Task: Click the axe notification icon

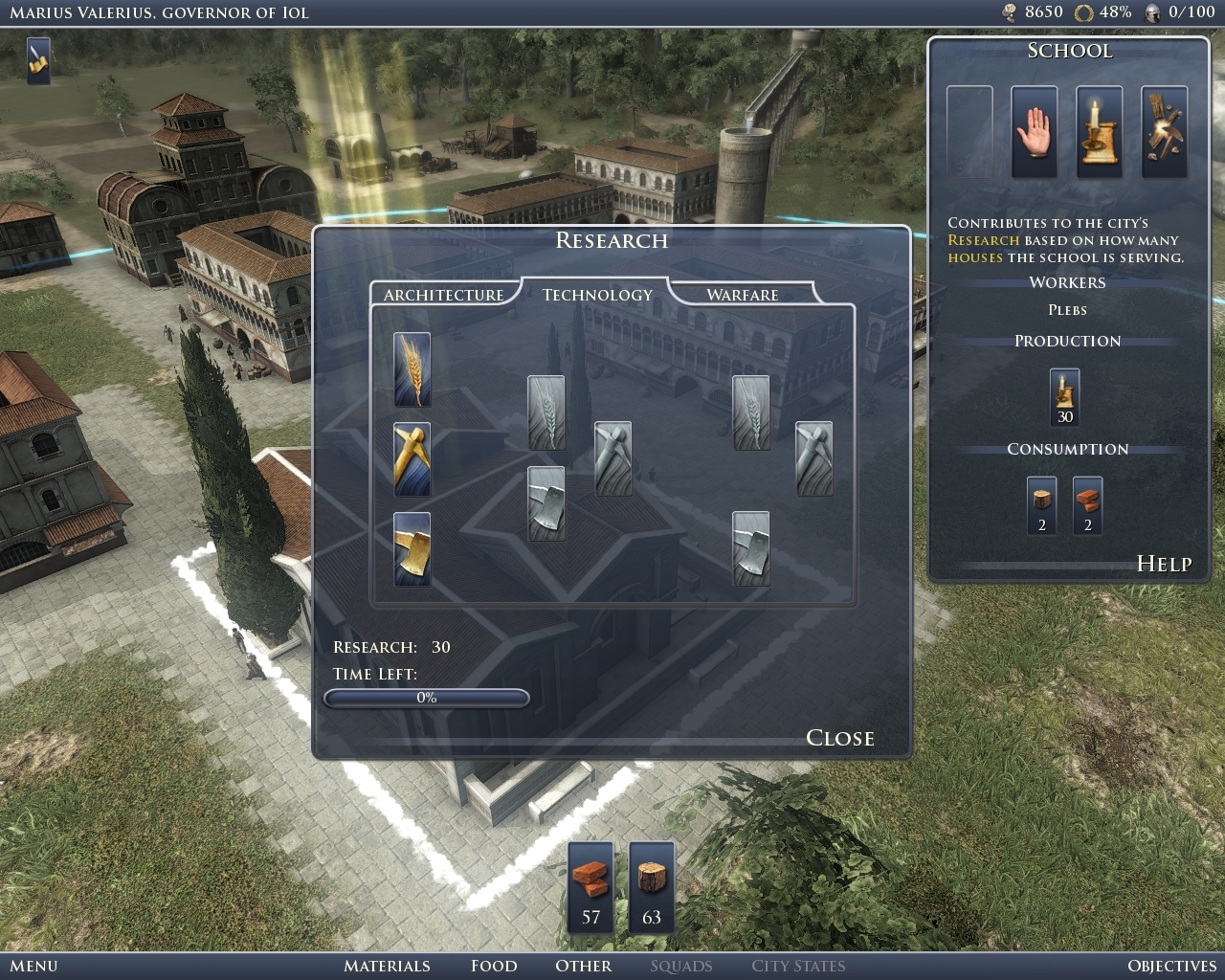Action: [x=38, y=60]
